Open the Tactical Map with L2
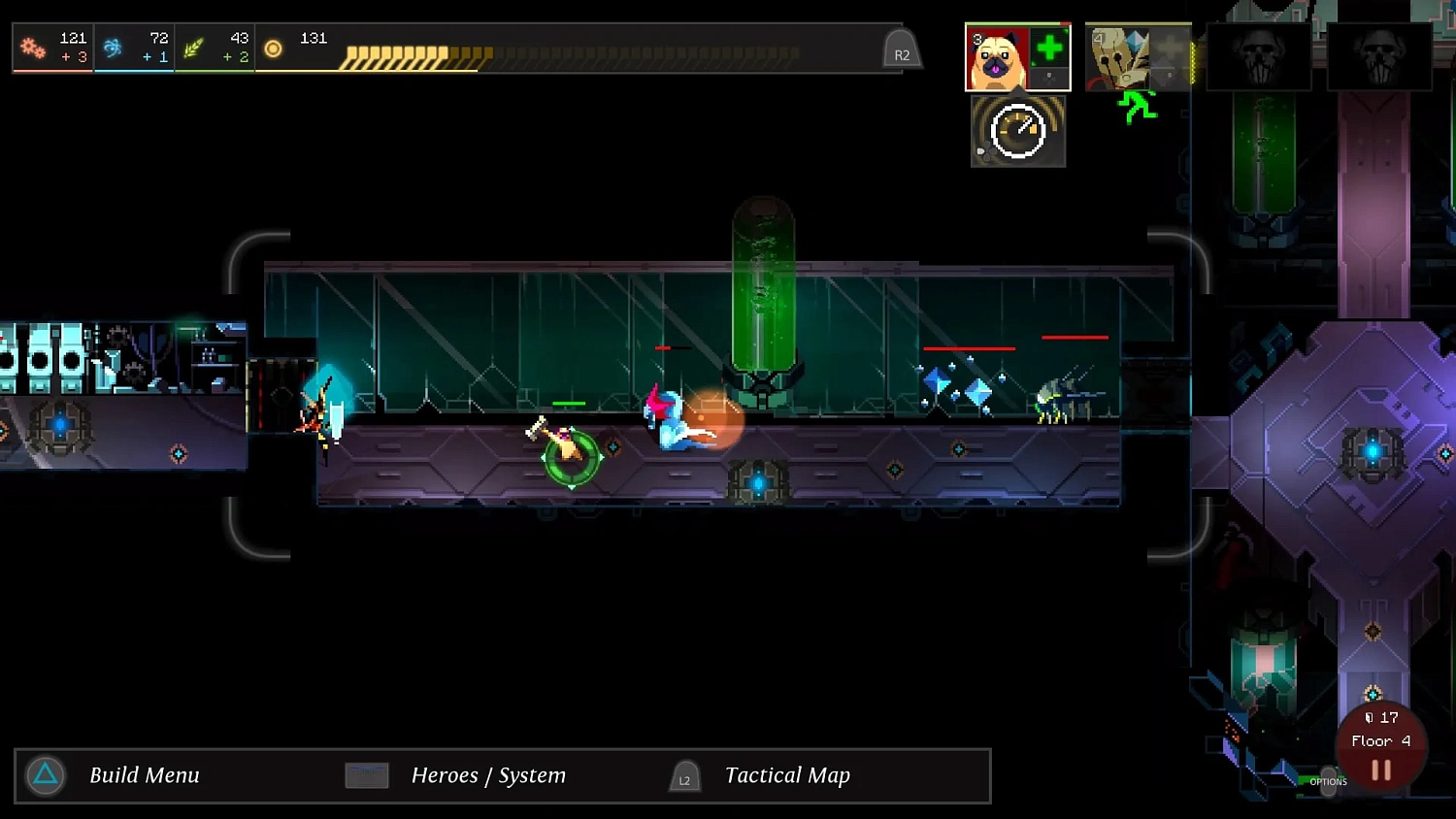 pos(685,775)
